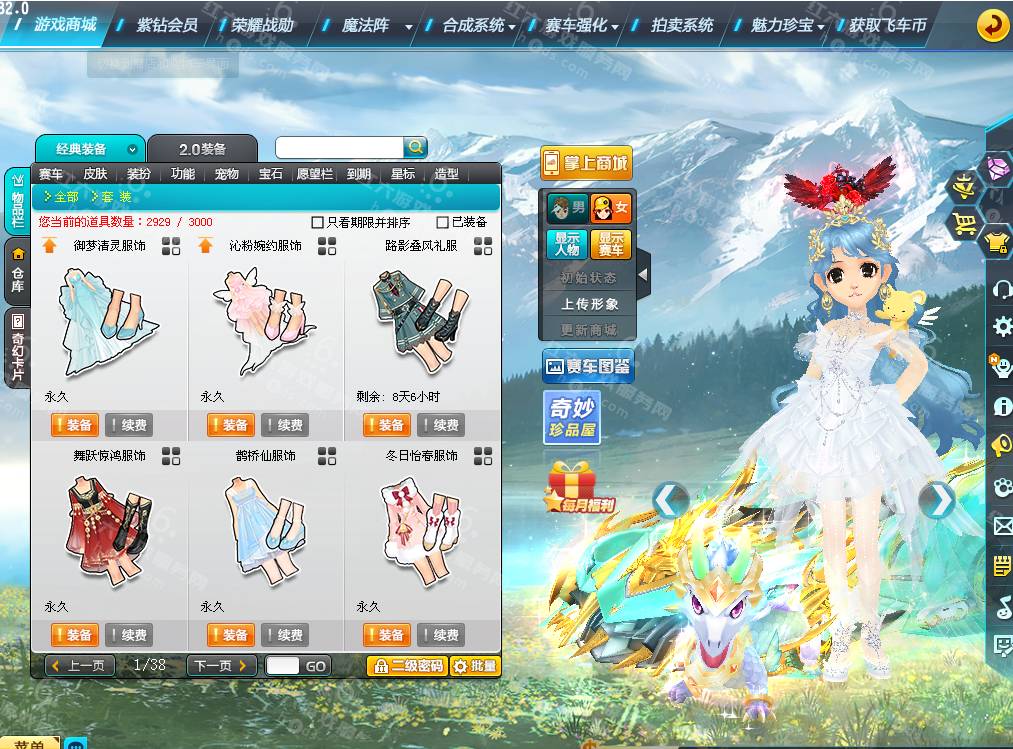Toggle 只看期限并排序 checkbox
The image size is (1013, 749).
click(x=318, y=222)
